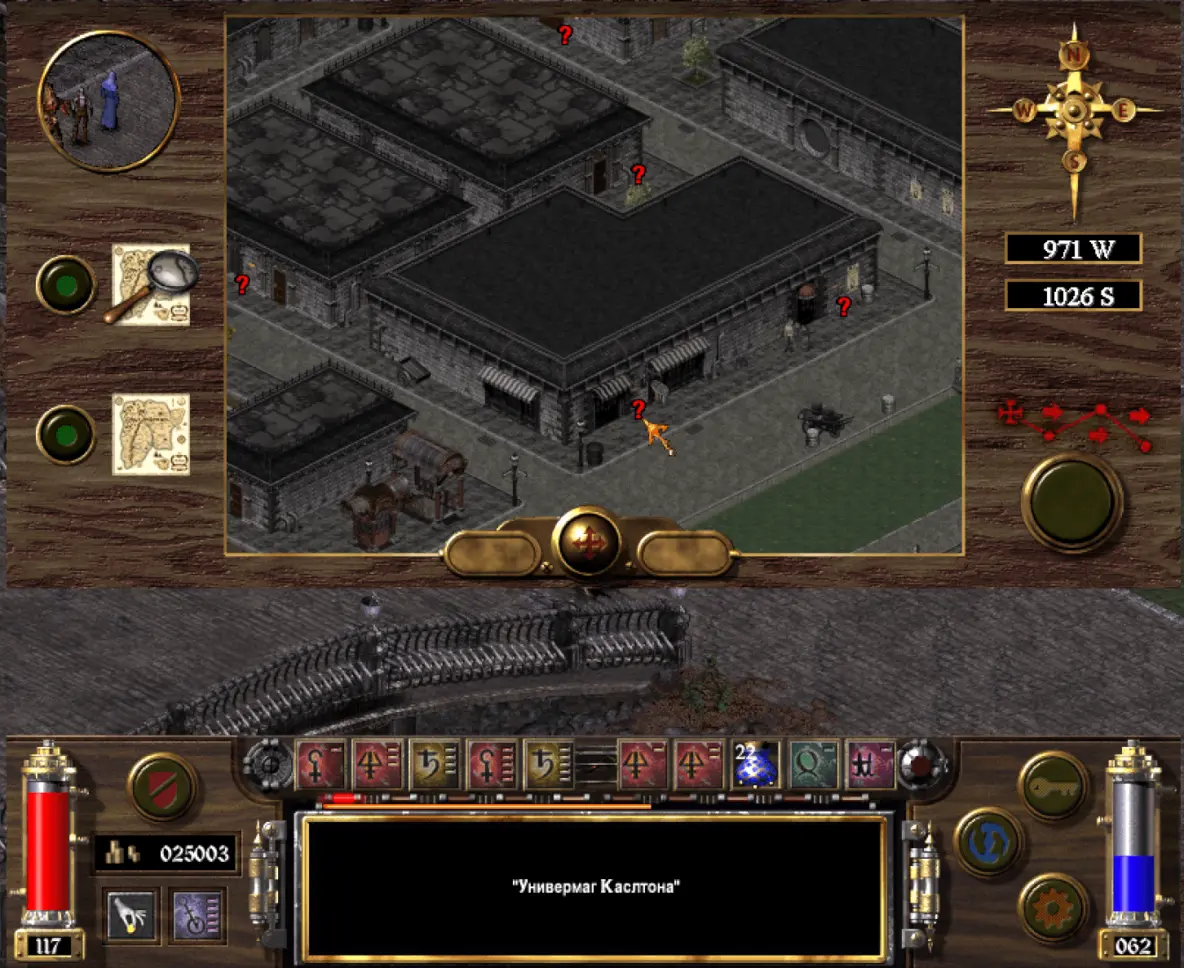Click the town map viewport
1184x968 pixels.
coord(594,284)
